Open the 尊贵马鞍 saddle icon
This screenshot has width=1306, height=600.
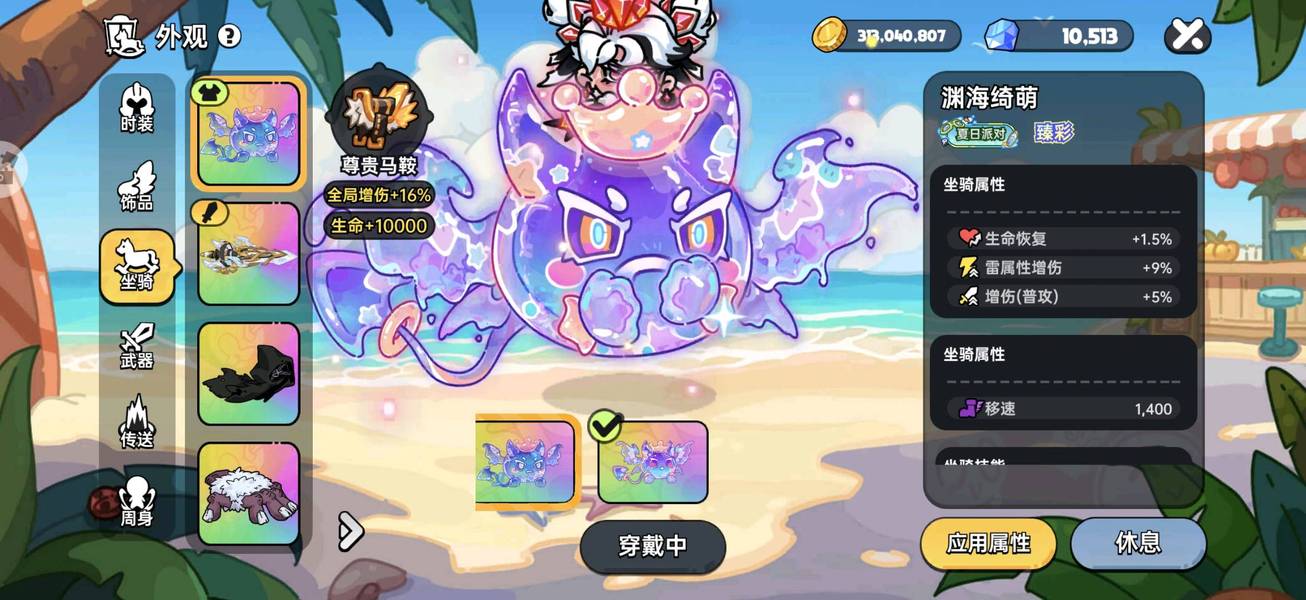377,112
